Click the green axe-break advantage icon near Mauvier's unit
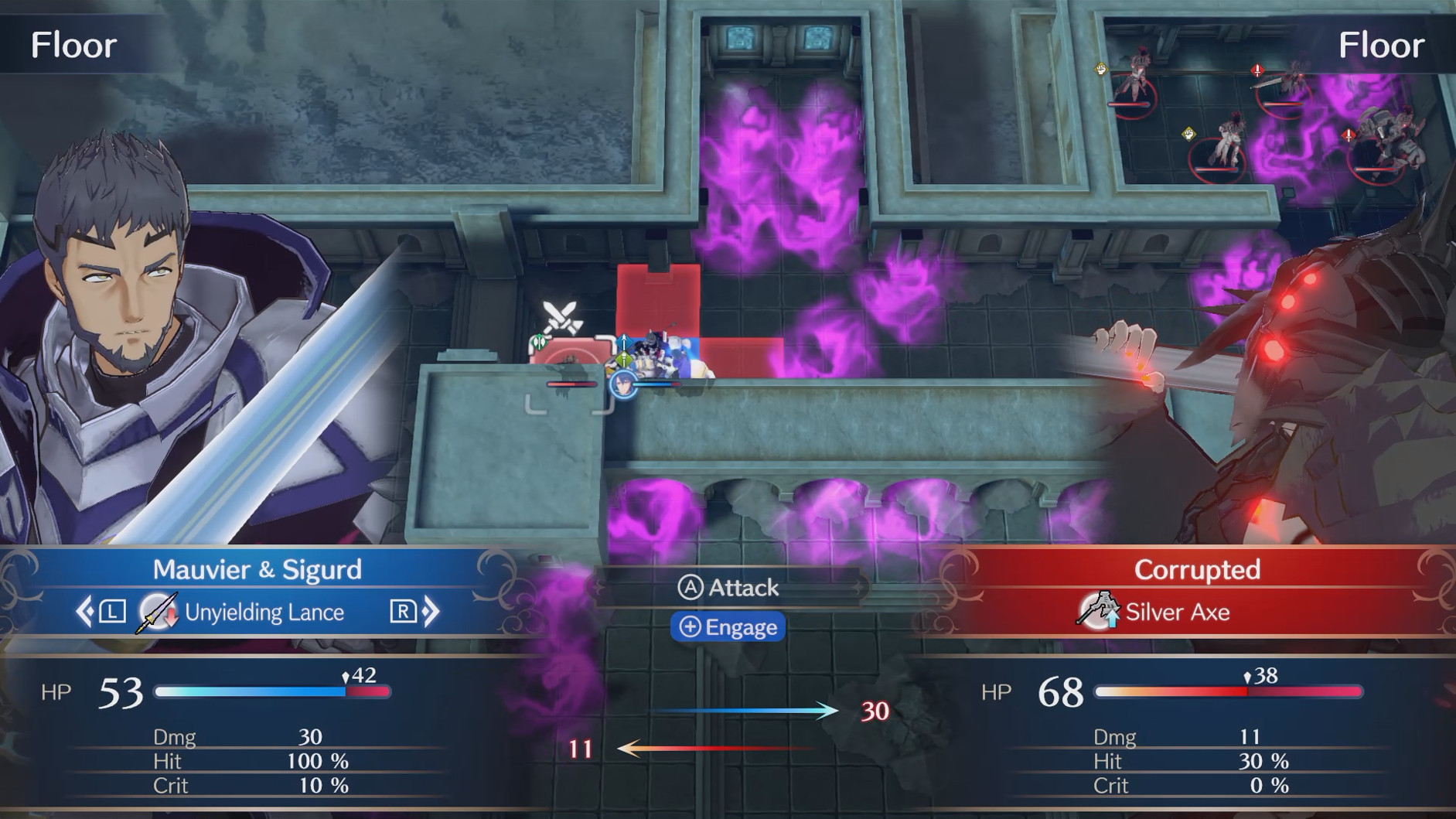This screenshot has height=819, width=1456. (539, 342)
